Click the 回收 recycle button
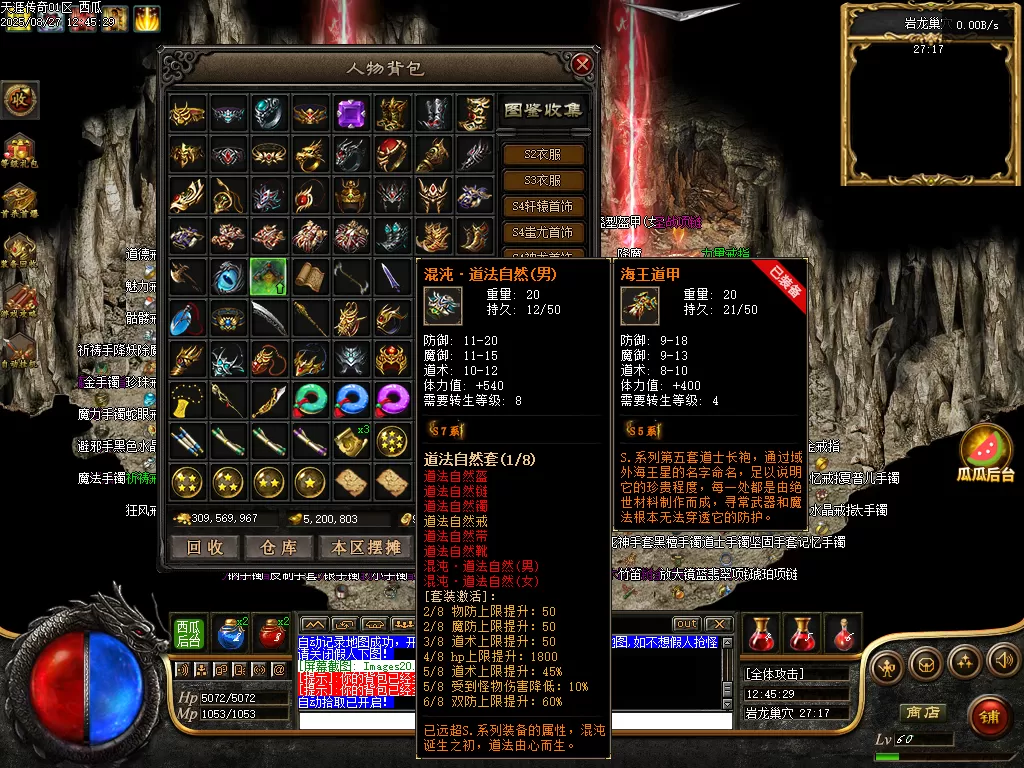The width and height of the screenshot is (1024, 768). click(x=205, y=547)
